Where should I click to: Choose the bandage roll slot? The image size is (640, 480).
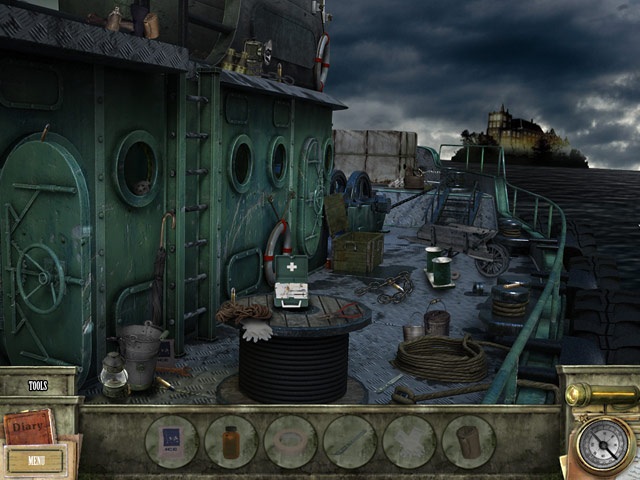click(x=468, y=442)
